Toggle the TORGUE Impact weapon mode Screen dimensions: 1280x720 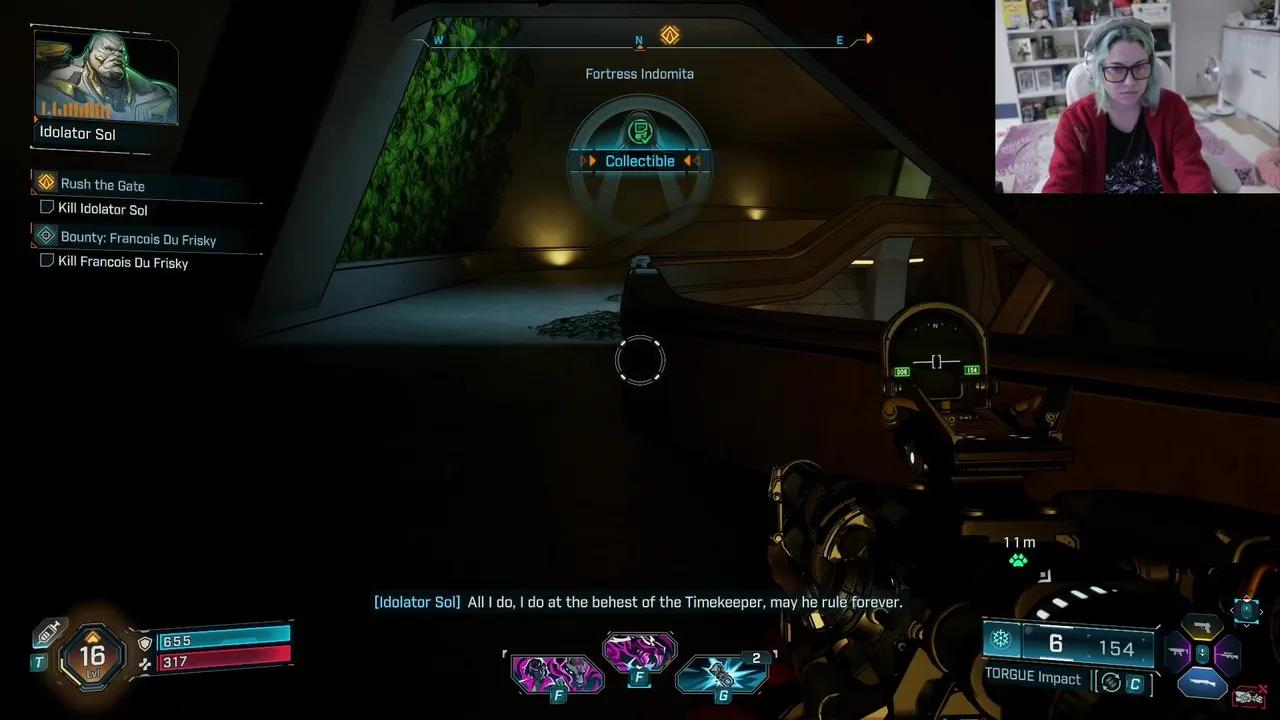[x=1033, y=678]
